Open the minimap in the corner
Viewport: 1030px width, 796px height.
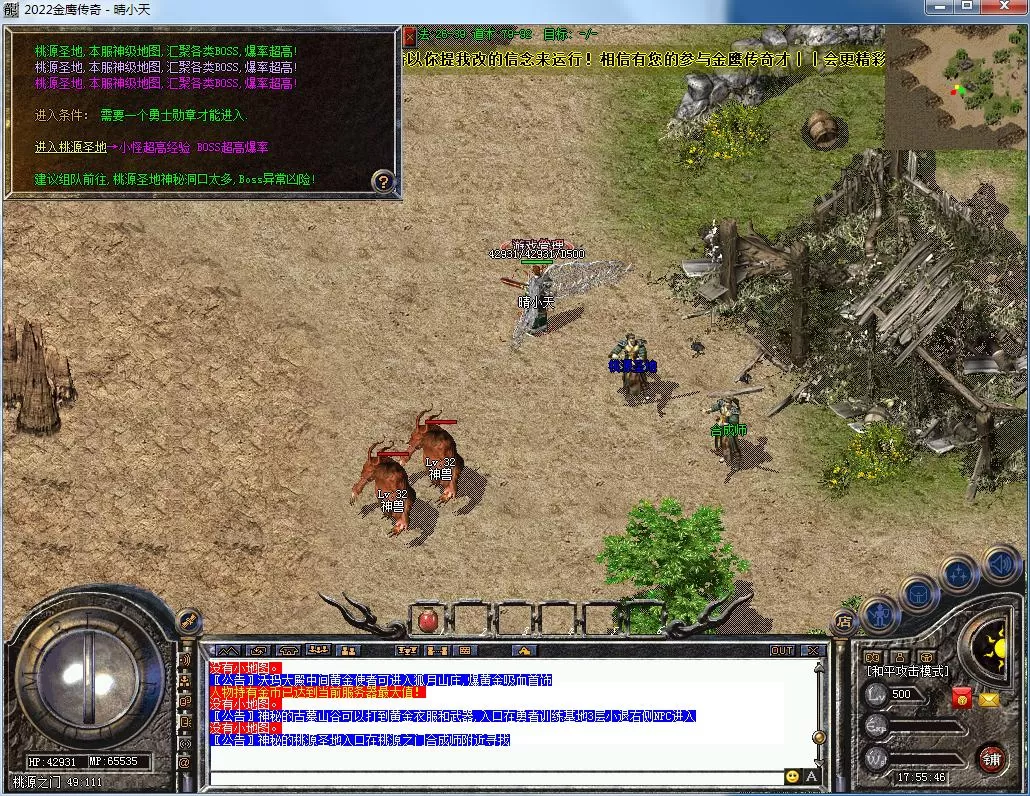click(x=955, y=87)
